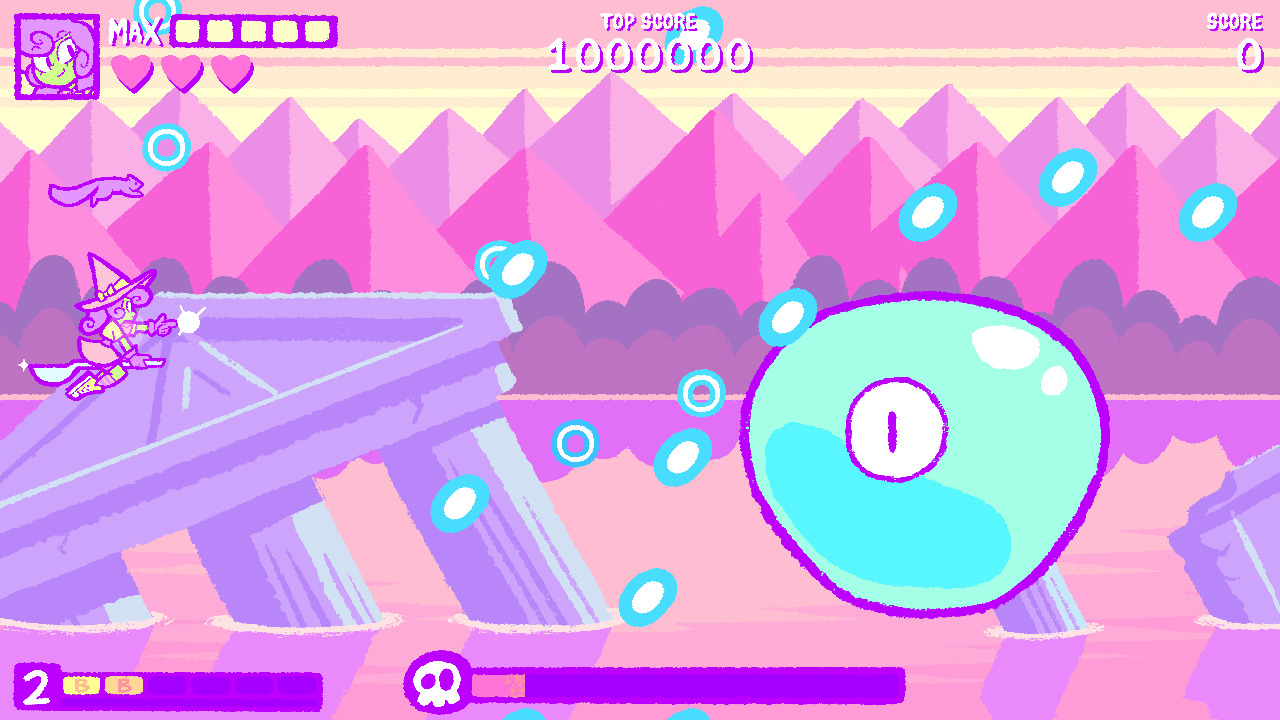
Task: Click the bomb count number 2
Action: coord(37,687)
